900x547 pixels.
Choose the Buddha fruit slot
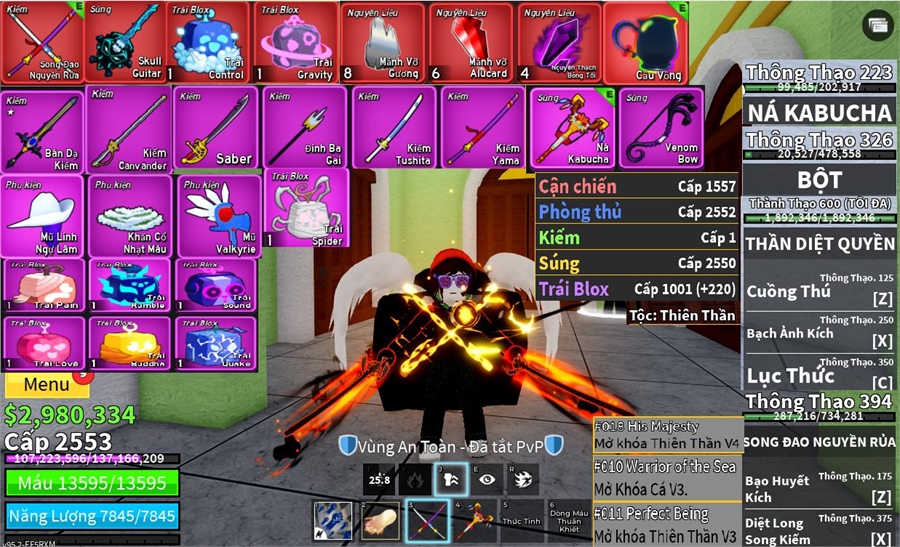(128, 344)
